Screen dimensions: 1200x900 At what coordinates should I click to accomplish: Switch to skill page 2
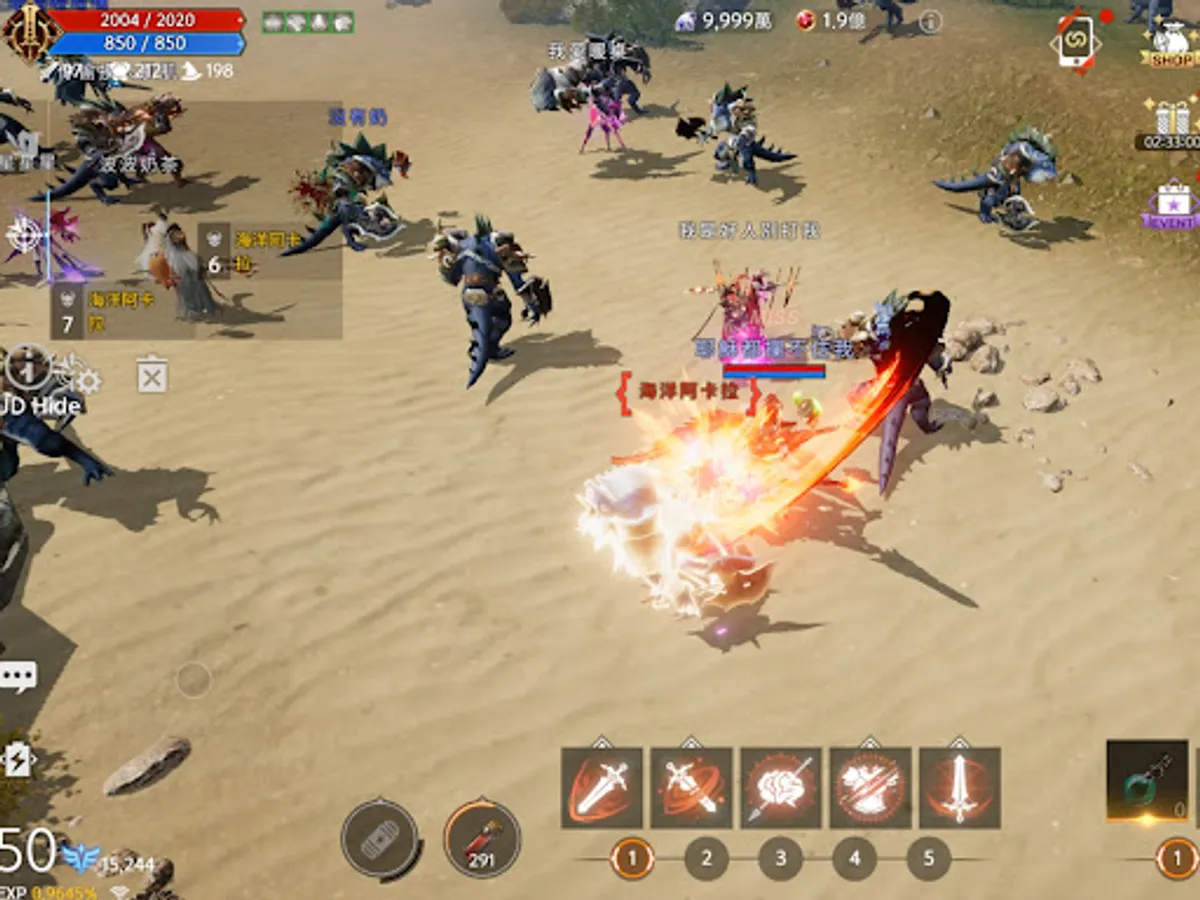(707, 858)
